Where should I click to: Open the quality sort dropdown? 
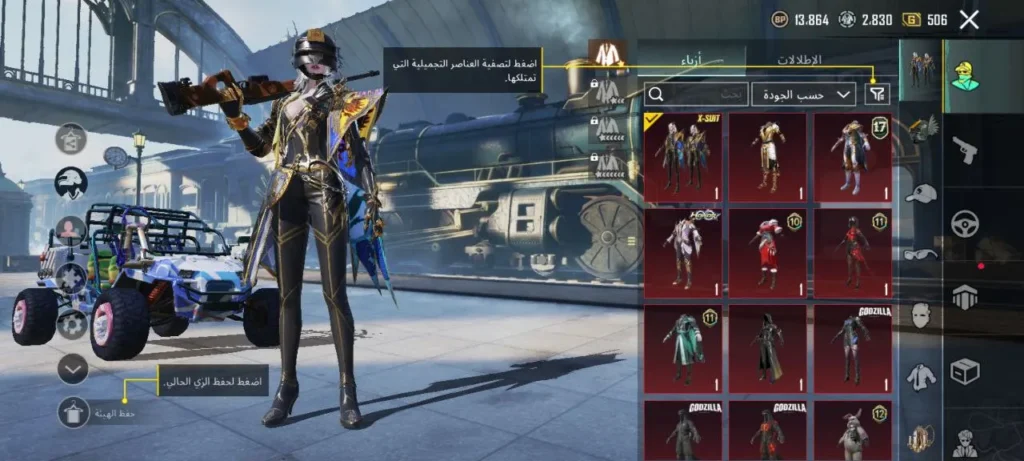[804, 94]
